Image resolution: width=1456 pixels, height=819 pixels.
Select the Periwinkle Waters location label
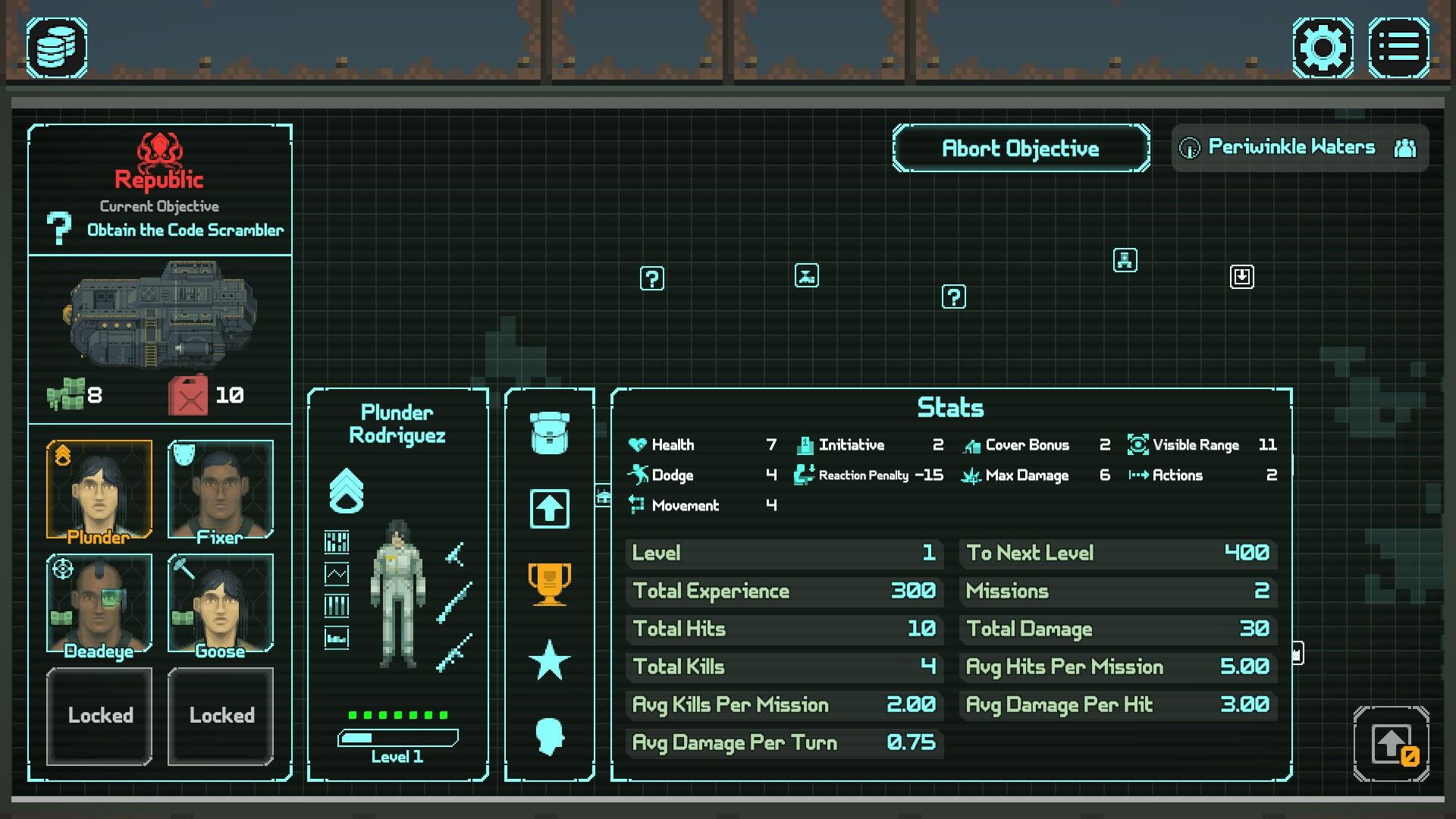[1291, 147]
